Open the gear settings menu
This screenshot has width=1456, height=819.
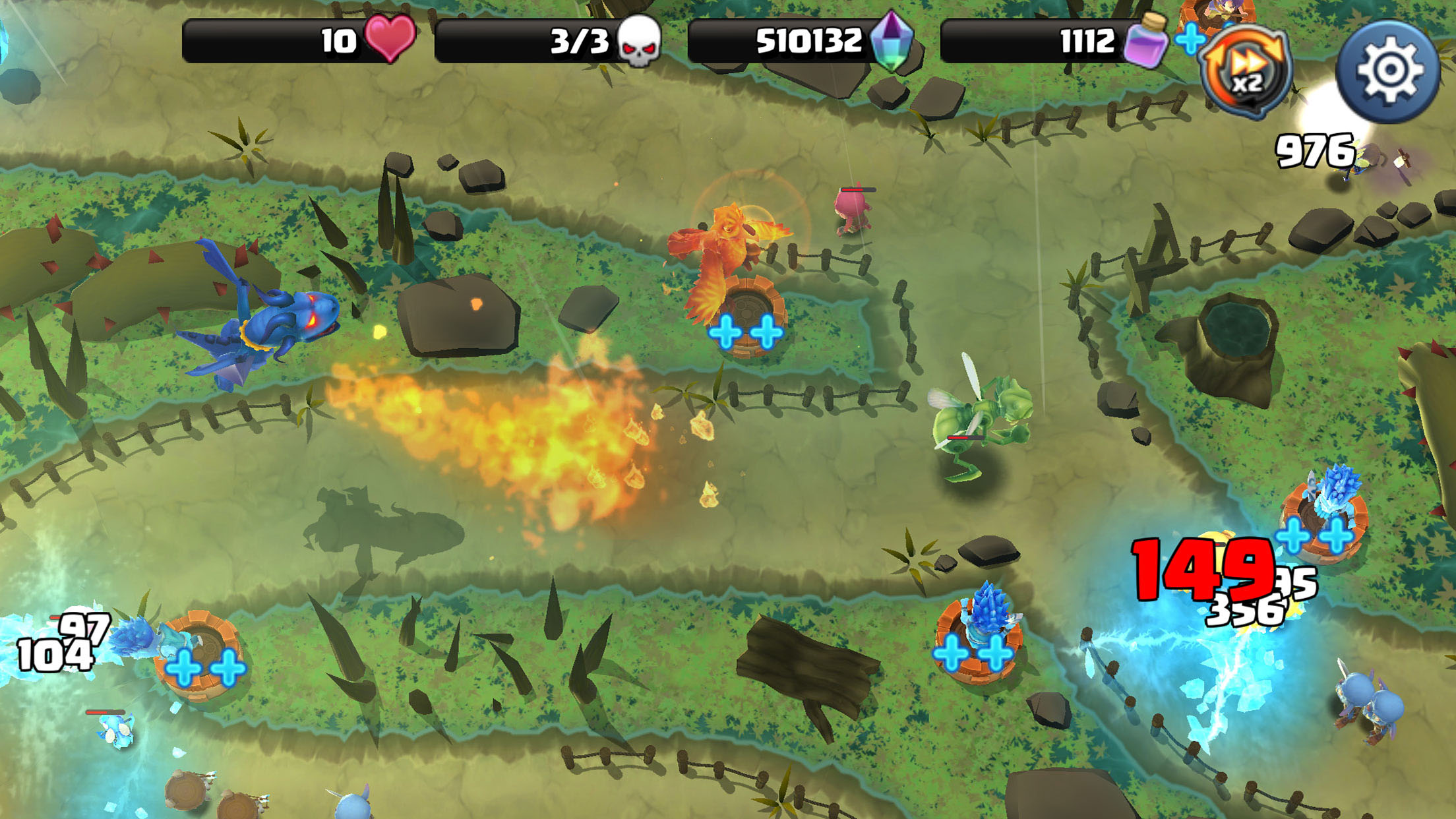pos(1387,71)
